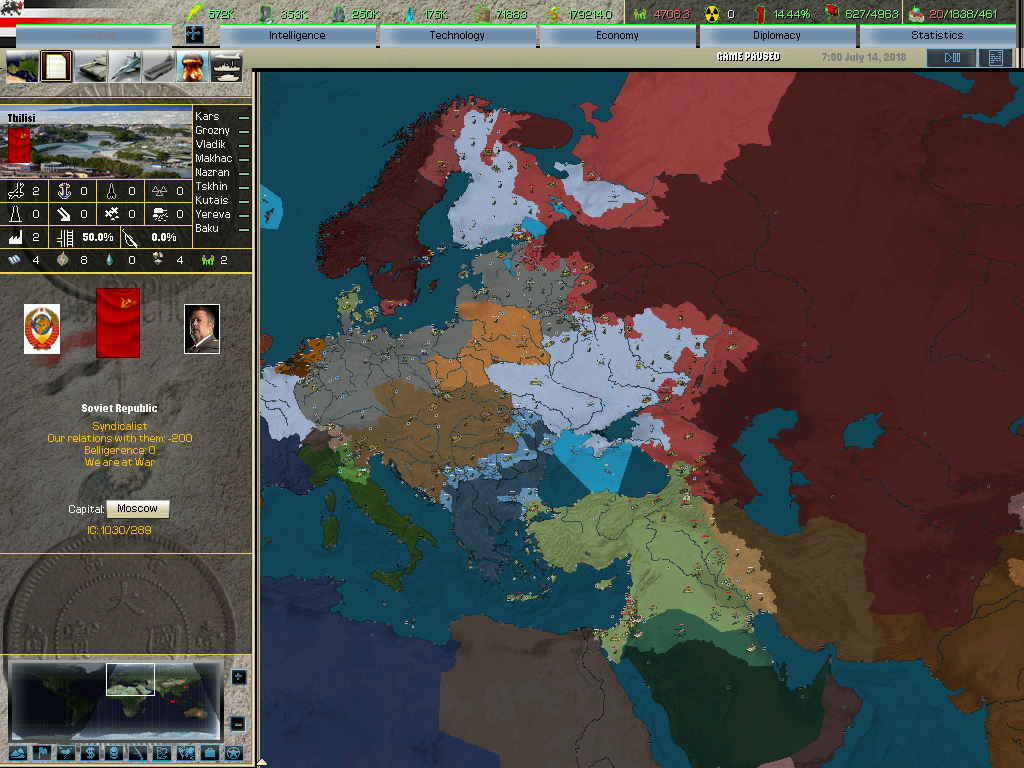The width and height of the screenshot is (1024, 768).
Task: Switch to the Technology tab
Action: (457, 35)
